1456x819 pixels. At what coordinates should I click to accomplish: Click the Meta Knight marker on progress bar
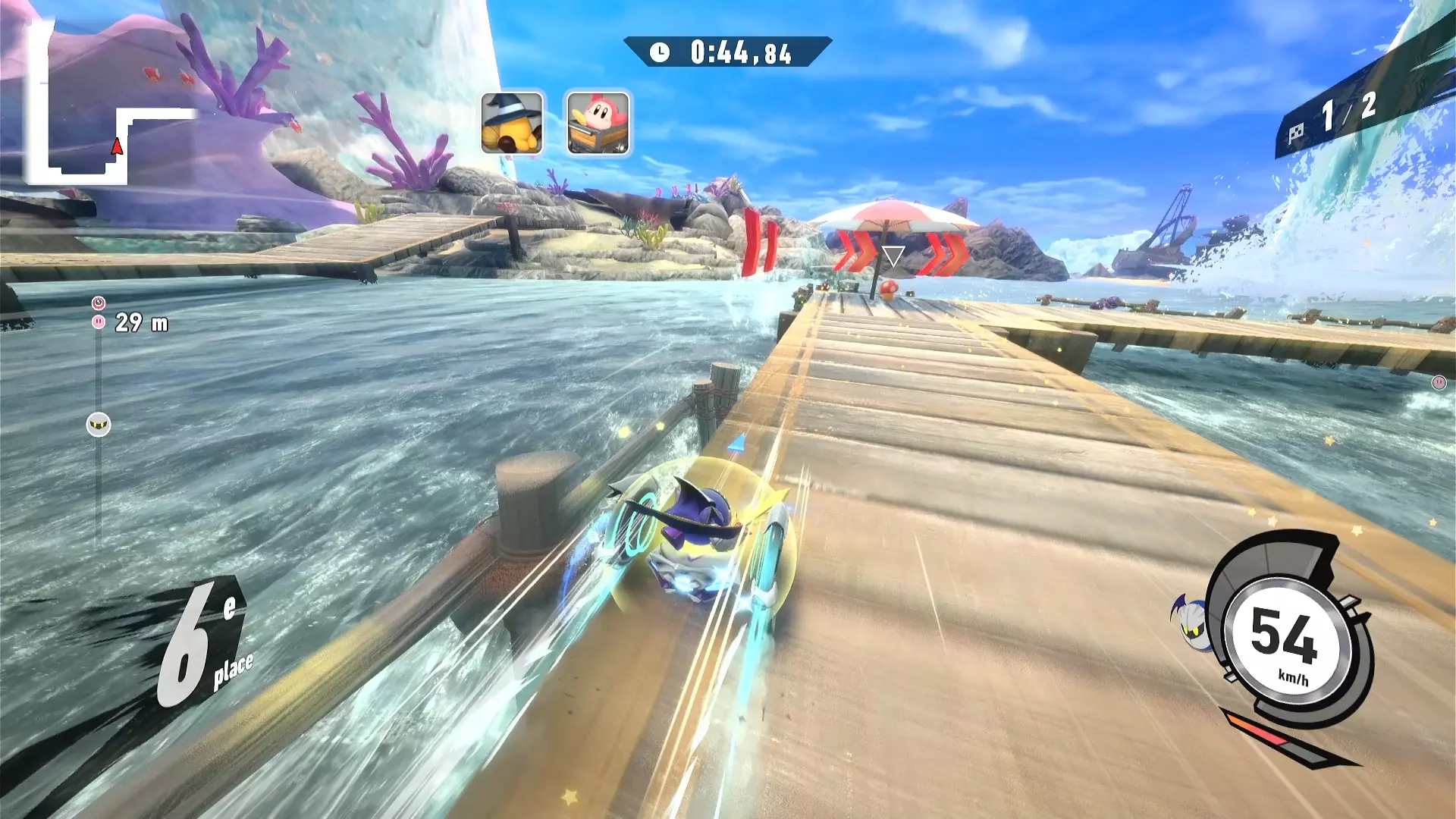pyautogui.click(x=99, y=425)
